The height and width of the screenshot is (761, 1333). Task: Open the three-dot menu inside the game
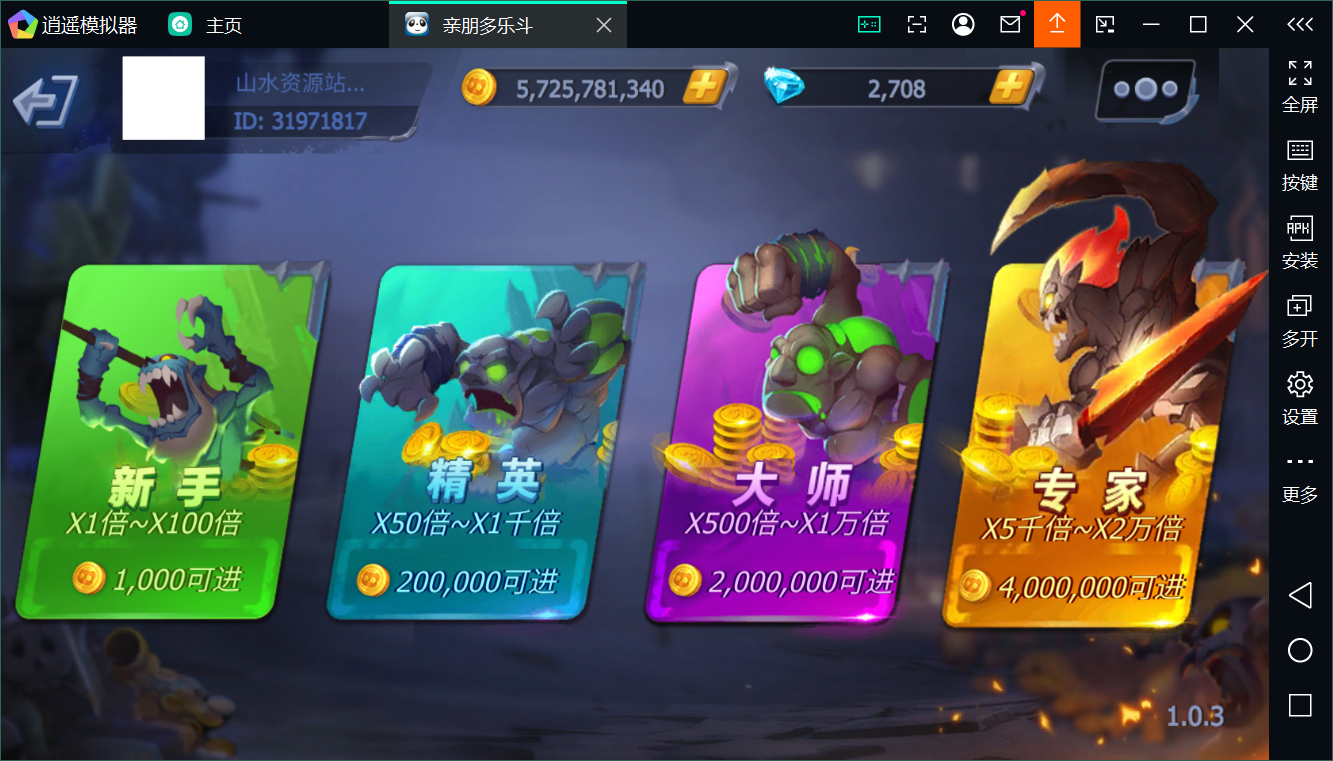coord(1143,89)
